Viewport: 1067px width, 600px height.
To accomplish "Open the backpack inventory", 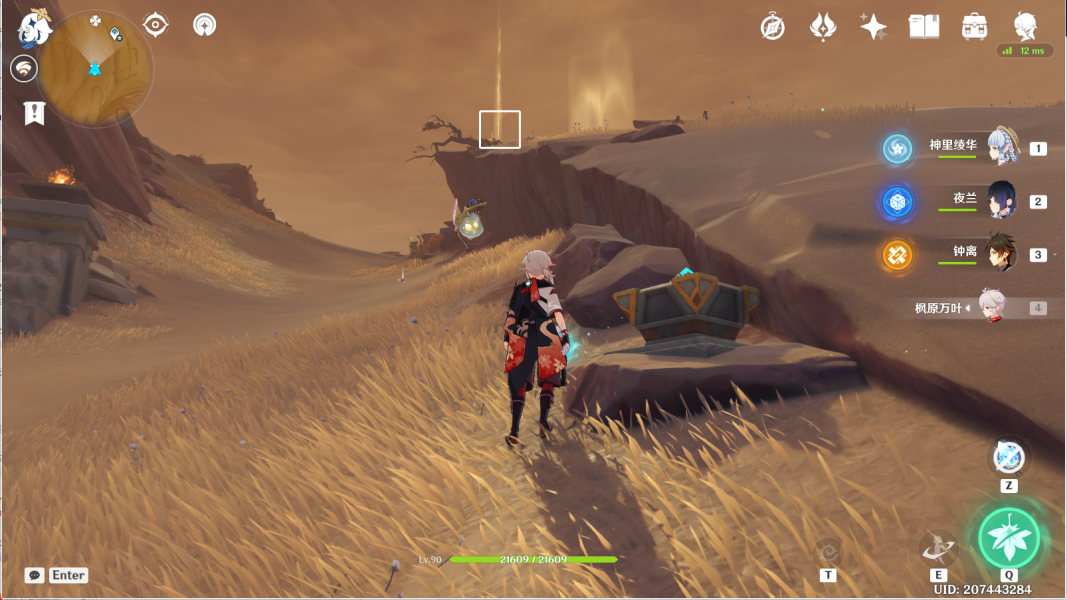I will coord(974,27).
